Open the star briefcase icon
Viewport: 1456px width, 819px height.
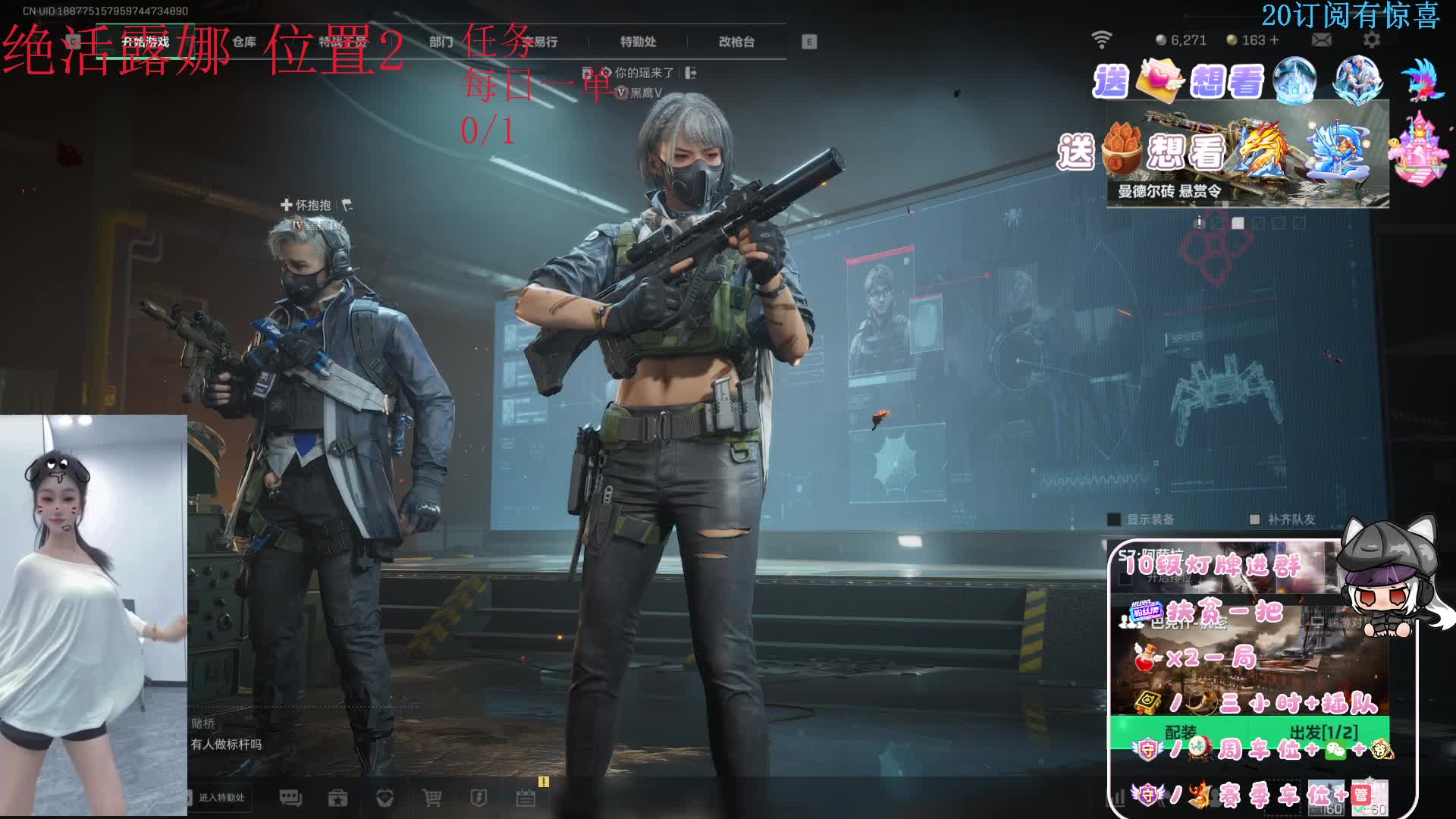click(x=337, y=797)
